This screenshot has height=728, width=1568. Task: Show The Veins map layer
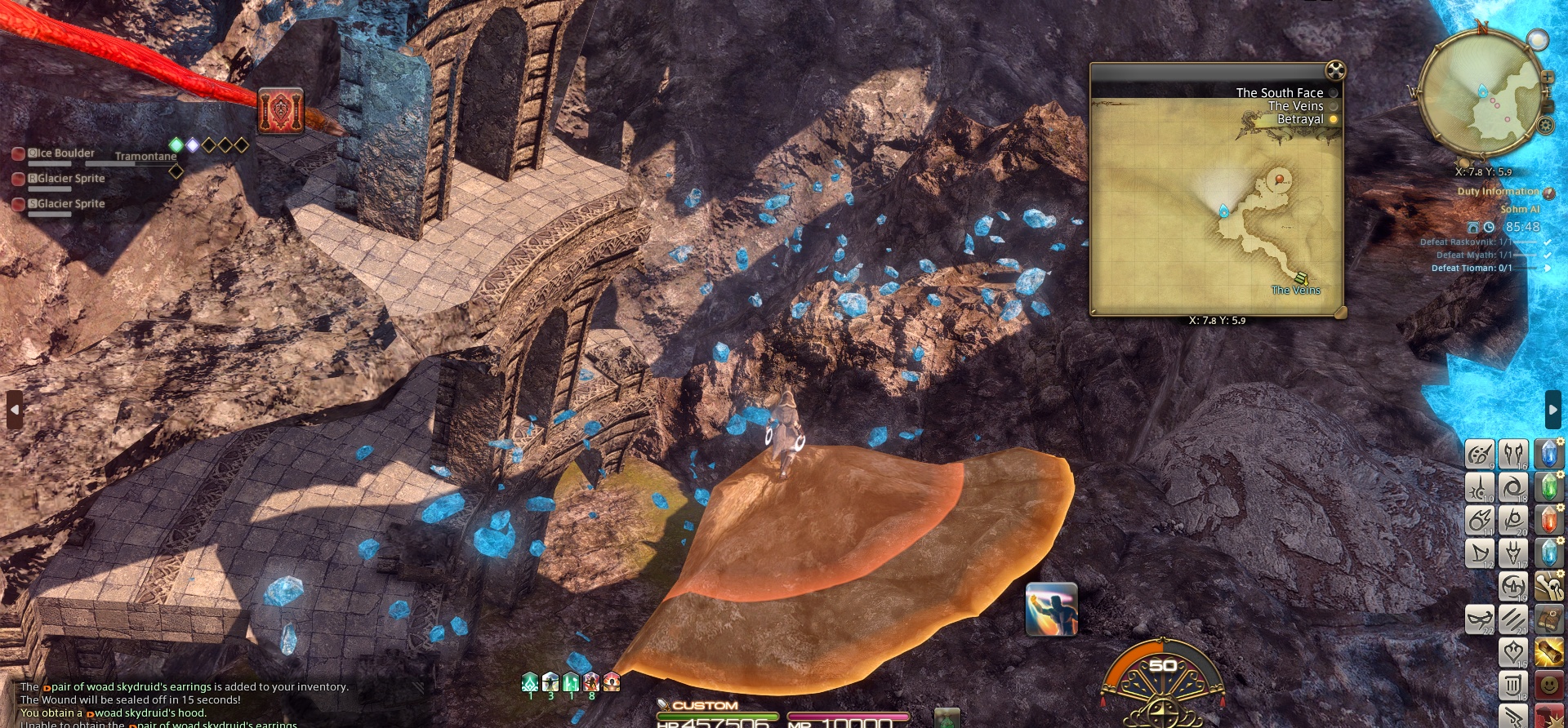tap(1295, 106)
